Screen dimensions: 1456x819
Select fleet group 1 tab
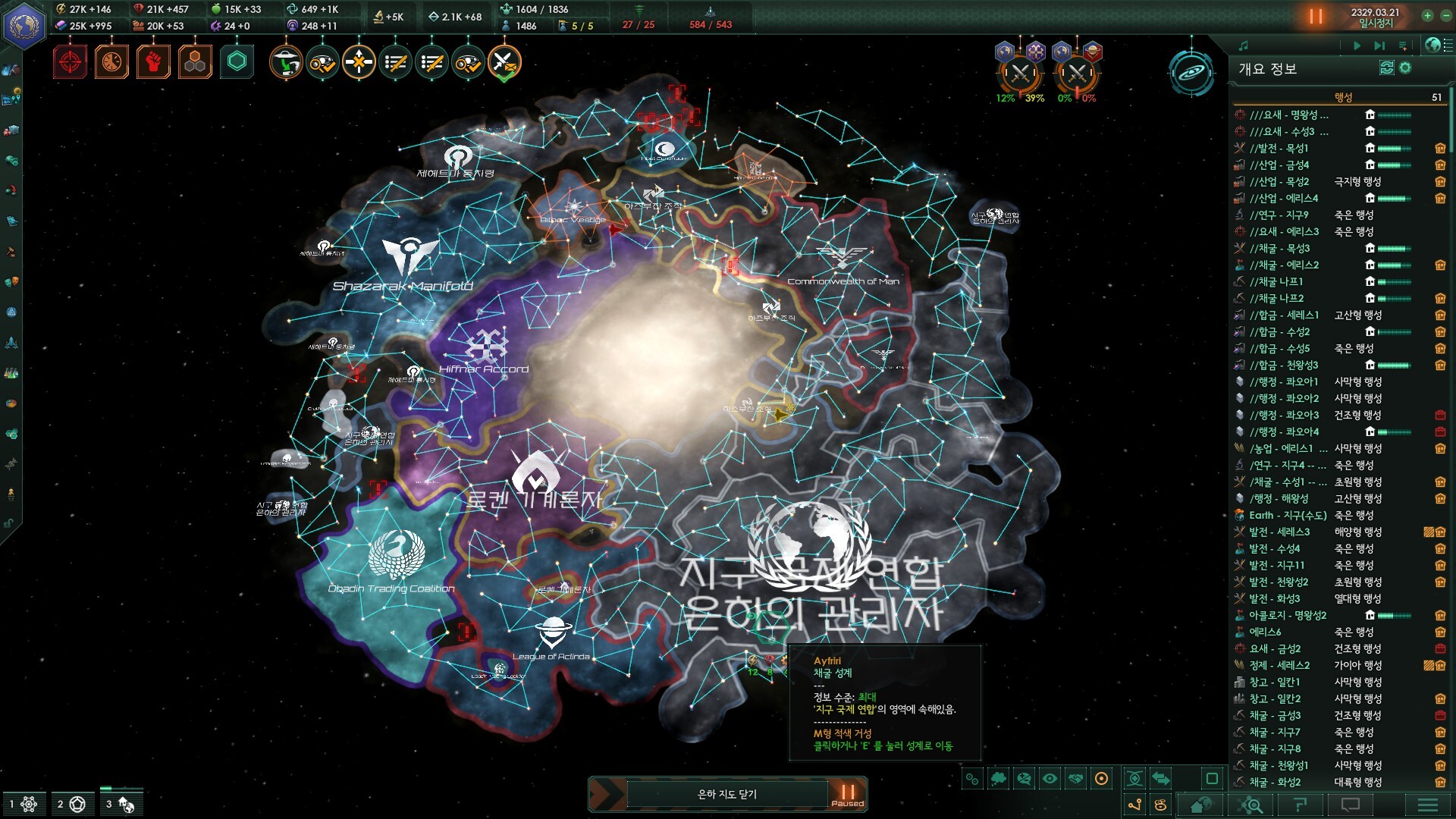click(x=23, y=804)
